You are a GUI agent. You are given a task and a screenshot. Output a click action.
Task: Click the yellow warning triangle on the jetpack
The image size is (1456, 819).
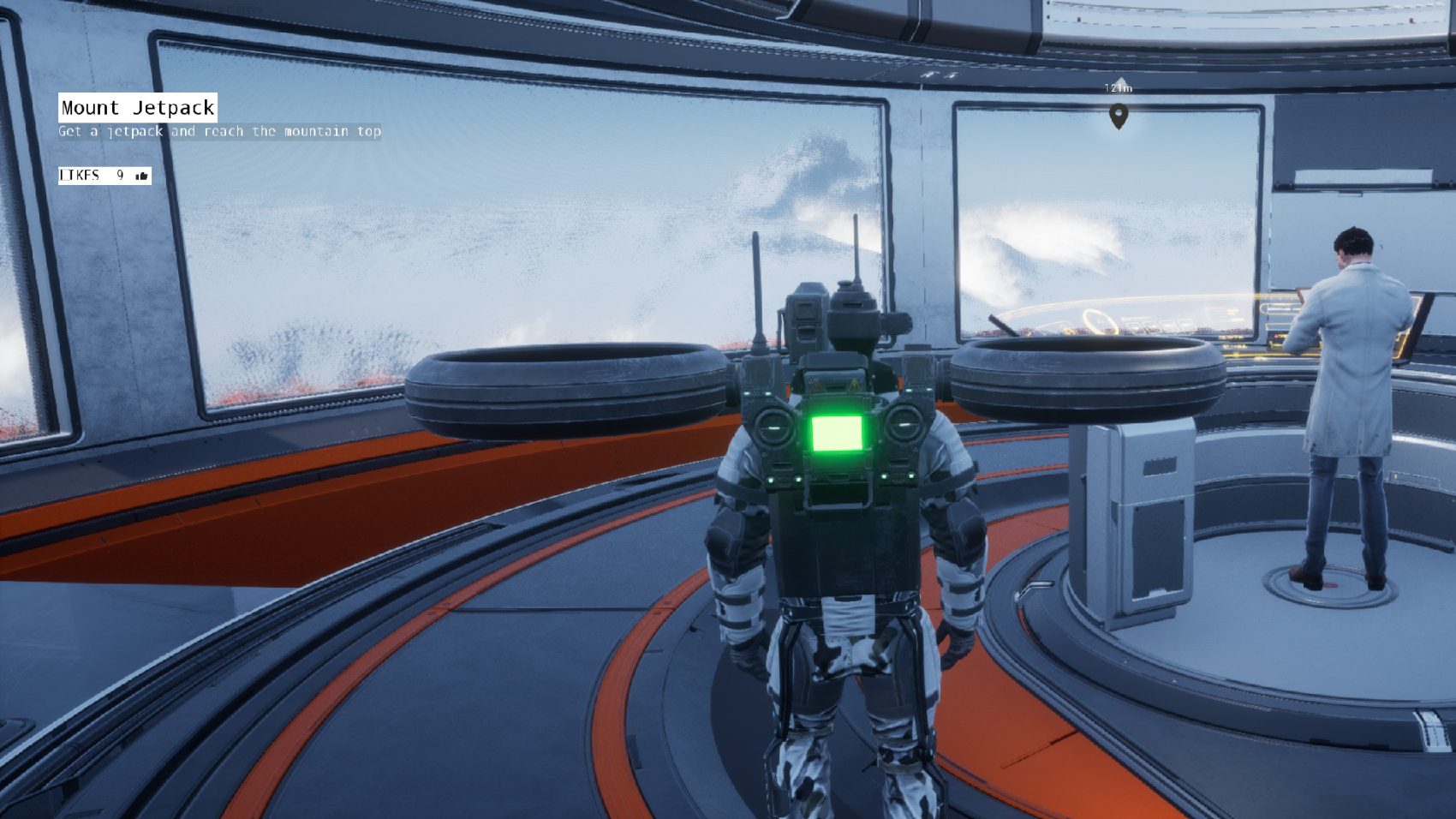(853, 386)
